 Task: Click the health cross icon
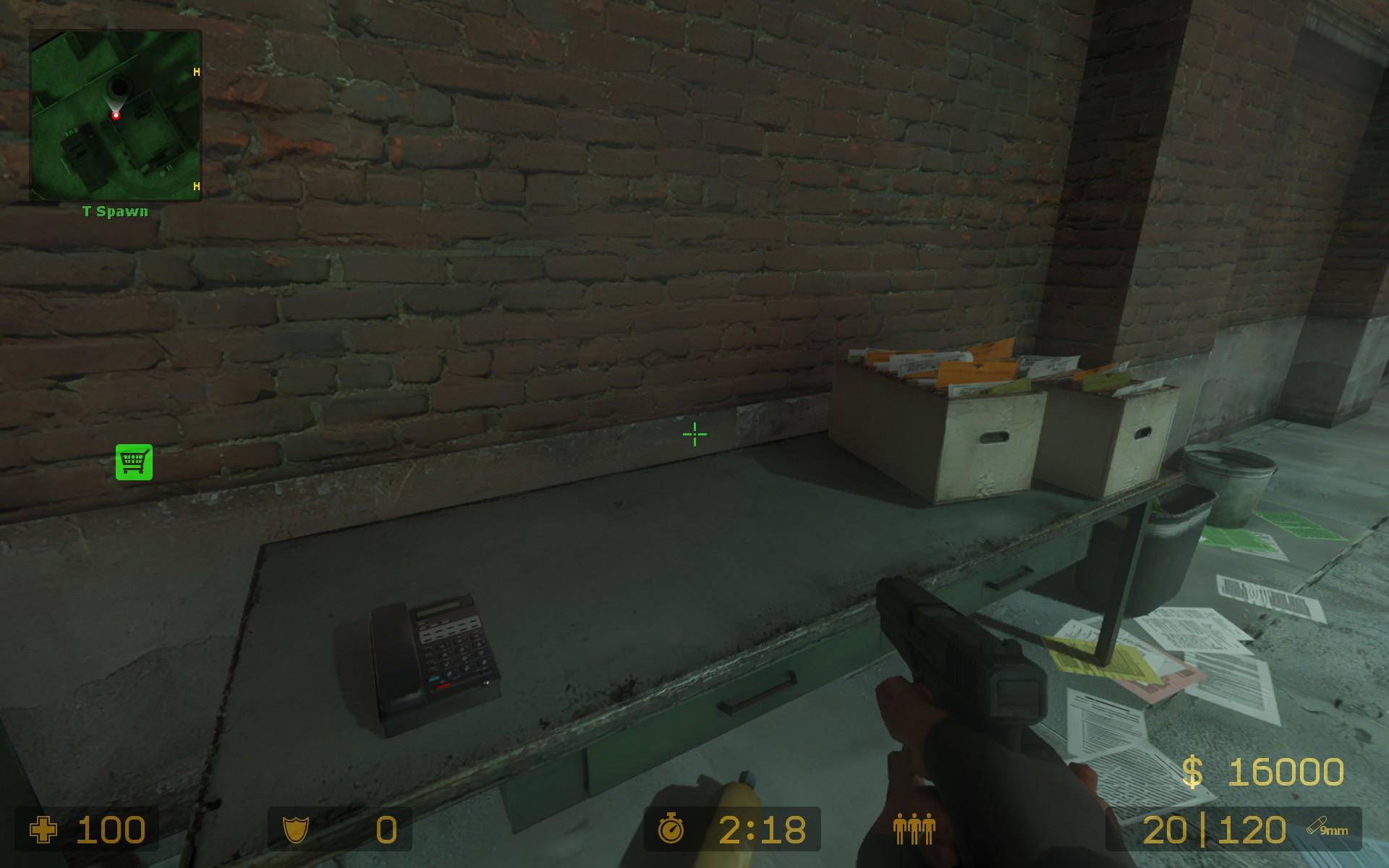click(45, 830)
